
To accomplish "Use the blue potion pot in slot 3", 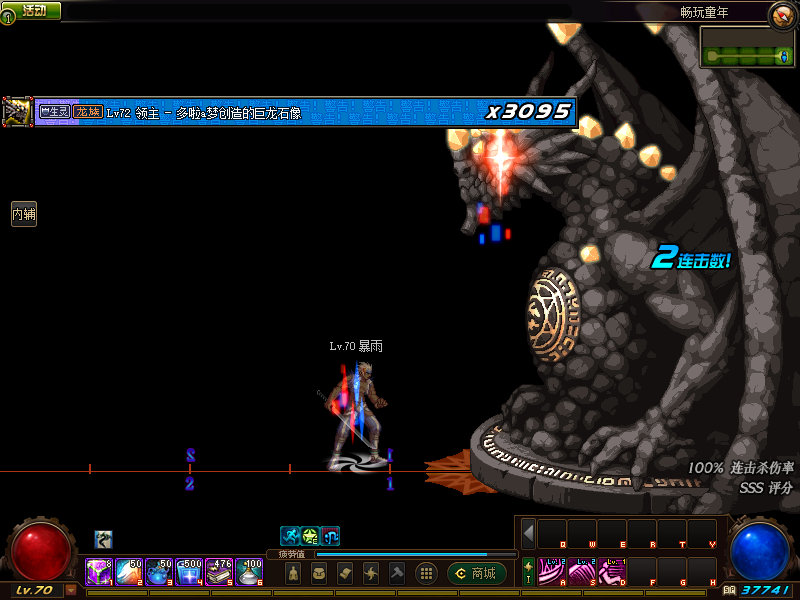I will [158, 571].
